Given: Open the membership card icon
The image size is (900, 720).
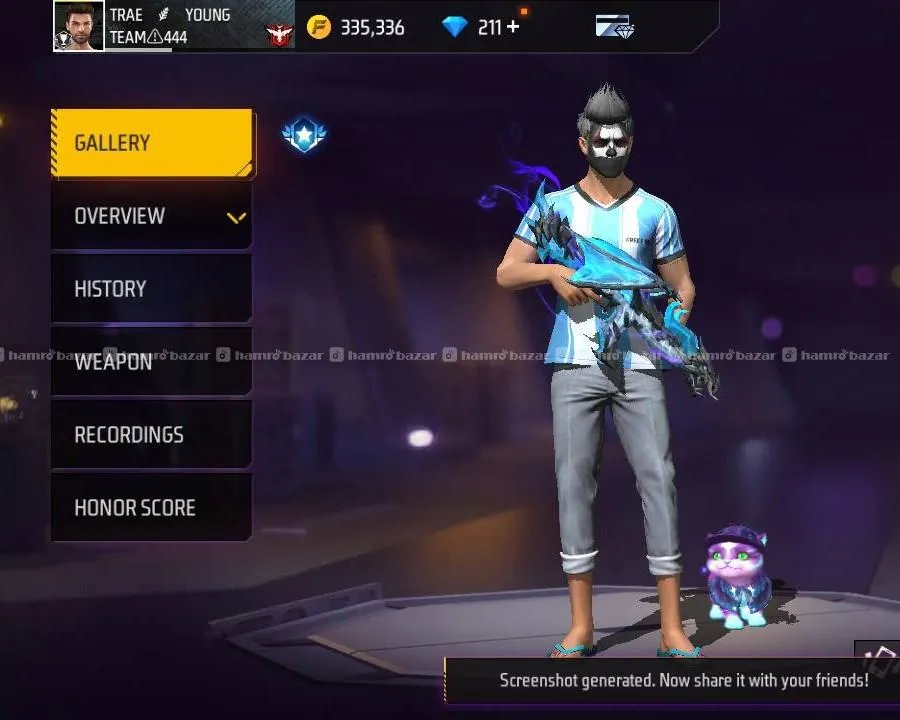Looking at the screenshot, I should (614, 27).
